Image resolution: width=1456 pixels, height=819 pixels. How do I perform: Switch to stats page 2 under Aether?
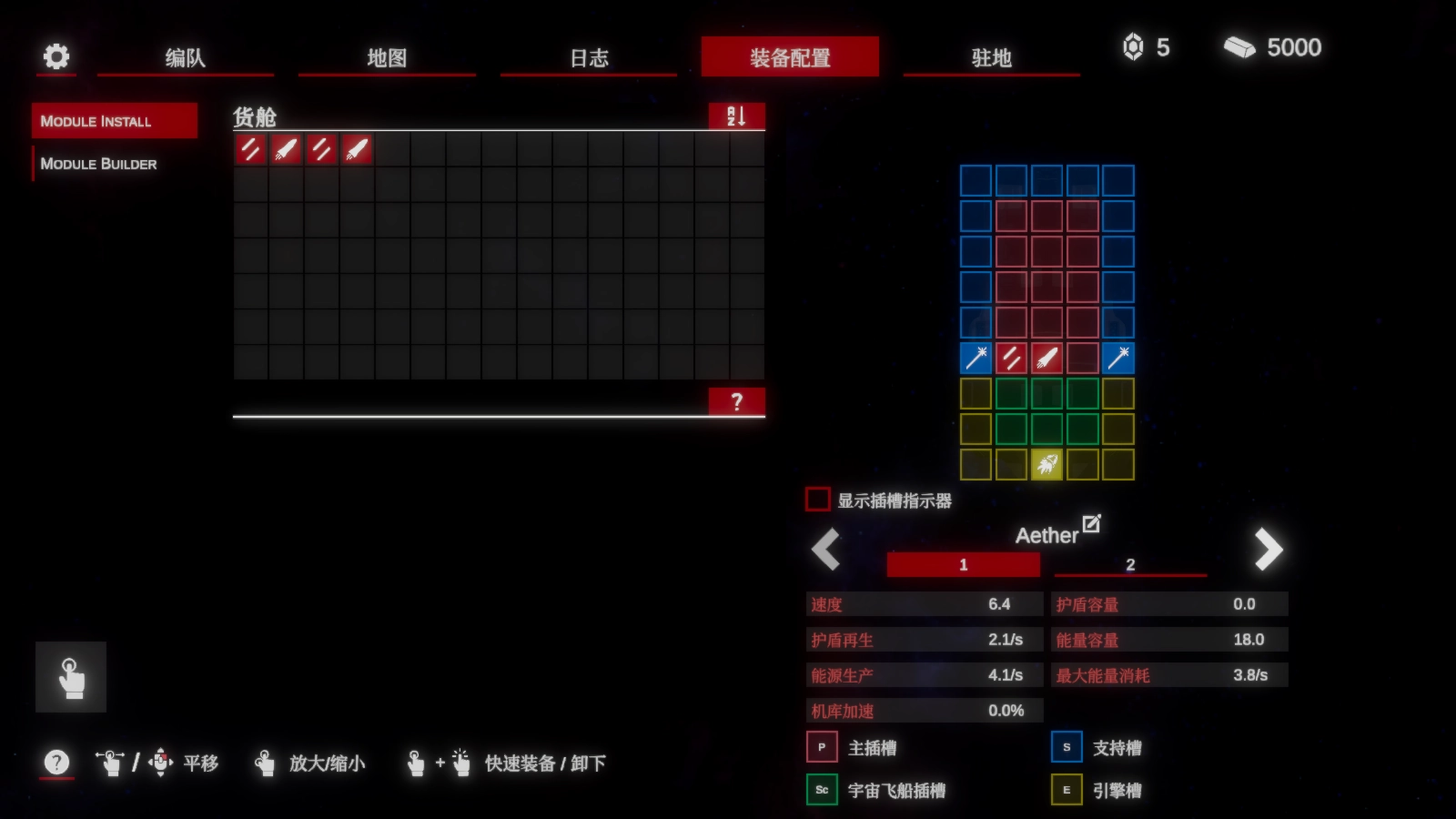click(x=1128, y=564)
